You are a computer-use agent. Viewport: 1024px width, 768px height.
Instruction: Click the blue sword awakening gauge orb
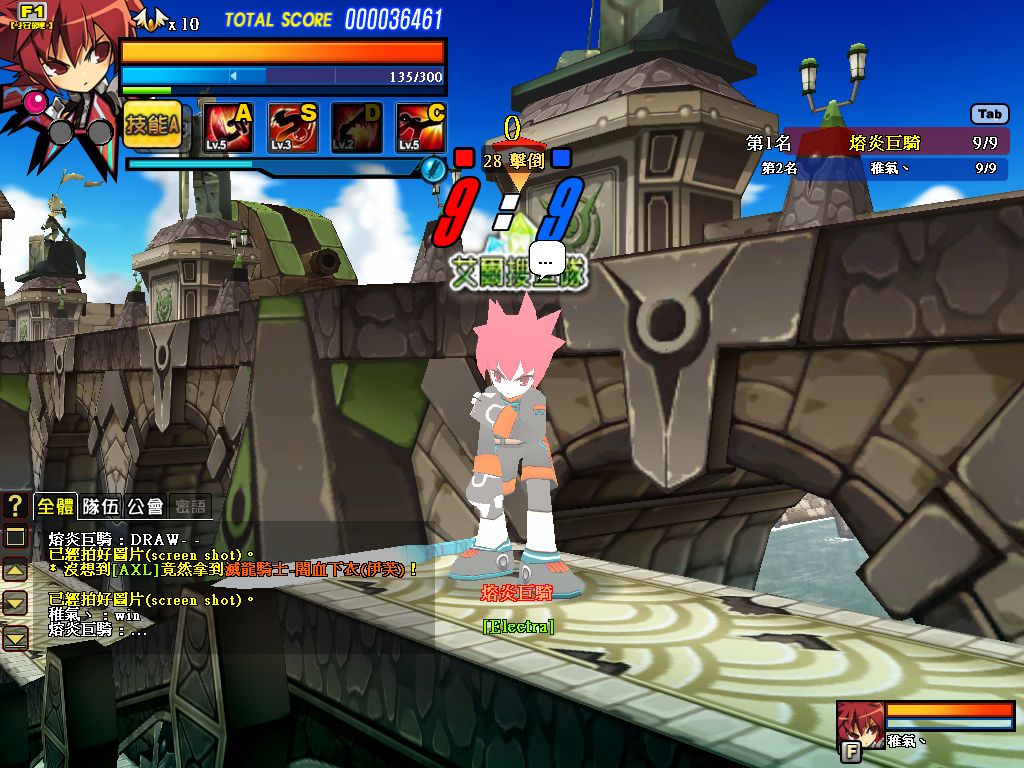tap(433, 169)
